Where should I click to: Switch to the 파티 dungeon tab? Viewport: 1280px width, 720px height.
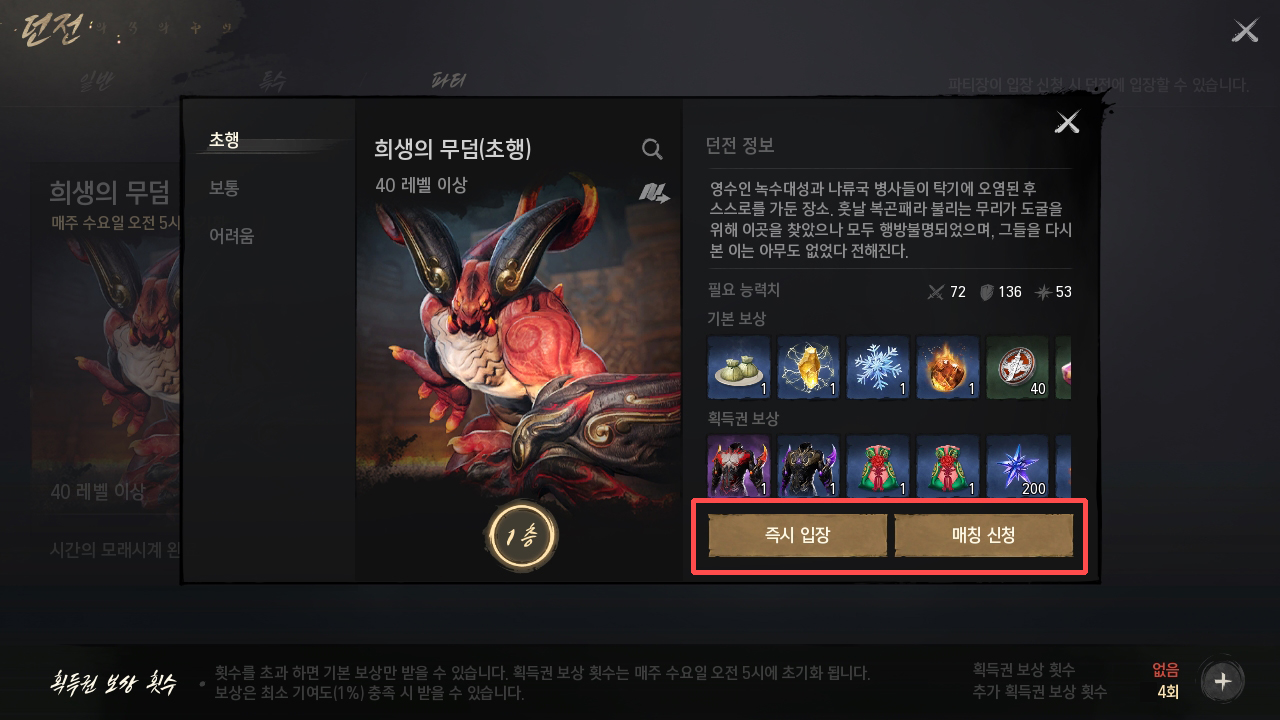[x=448, y=81]
